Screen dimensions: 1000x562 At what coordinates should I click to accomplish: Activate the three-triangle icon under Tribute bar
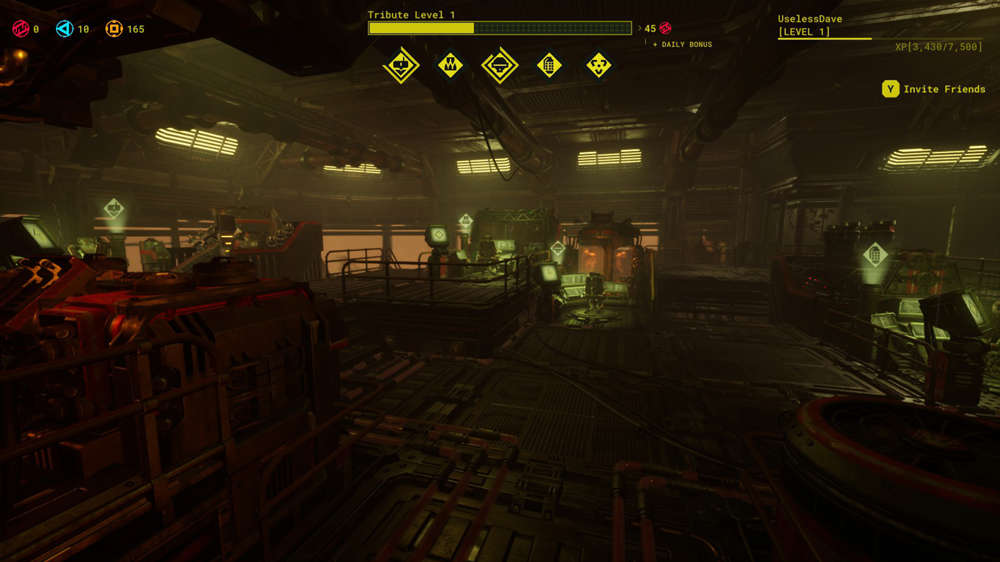click(x=599, y=66)
